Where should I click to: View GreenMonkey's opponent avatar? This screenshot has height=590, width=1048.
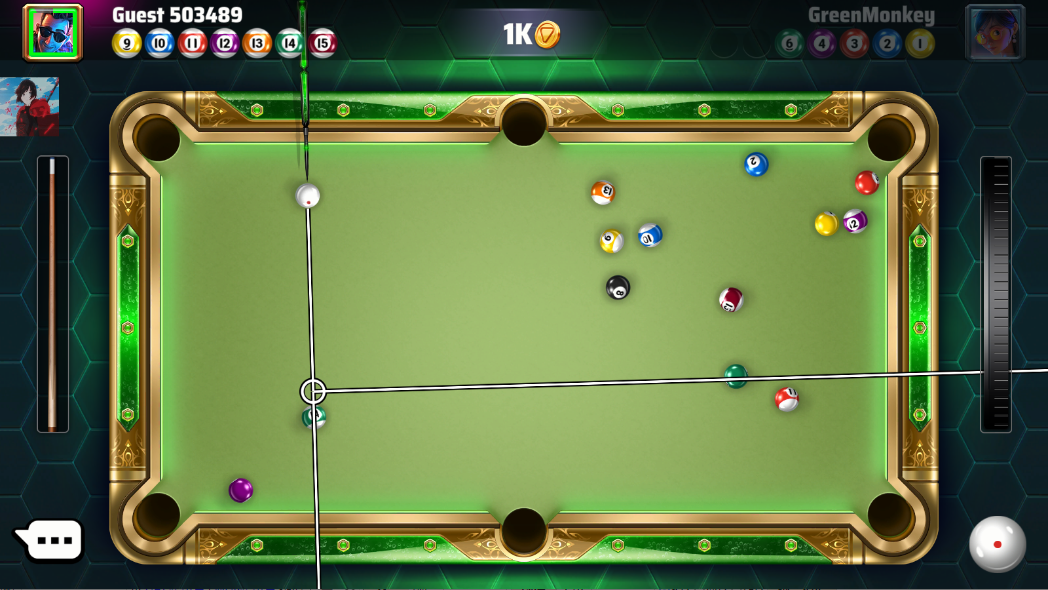pos(994,32)
